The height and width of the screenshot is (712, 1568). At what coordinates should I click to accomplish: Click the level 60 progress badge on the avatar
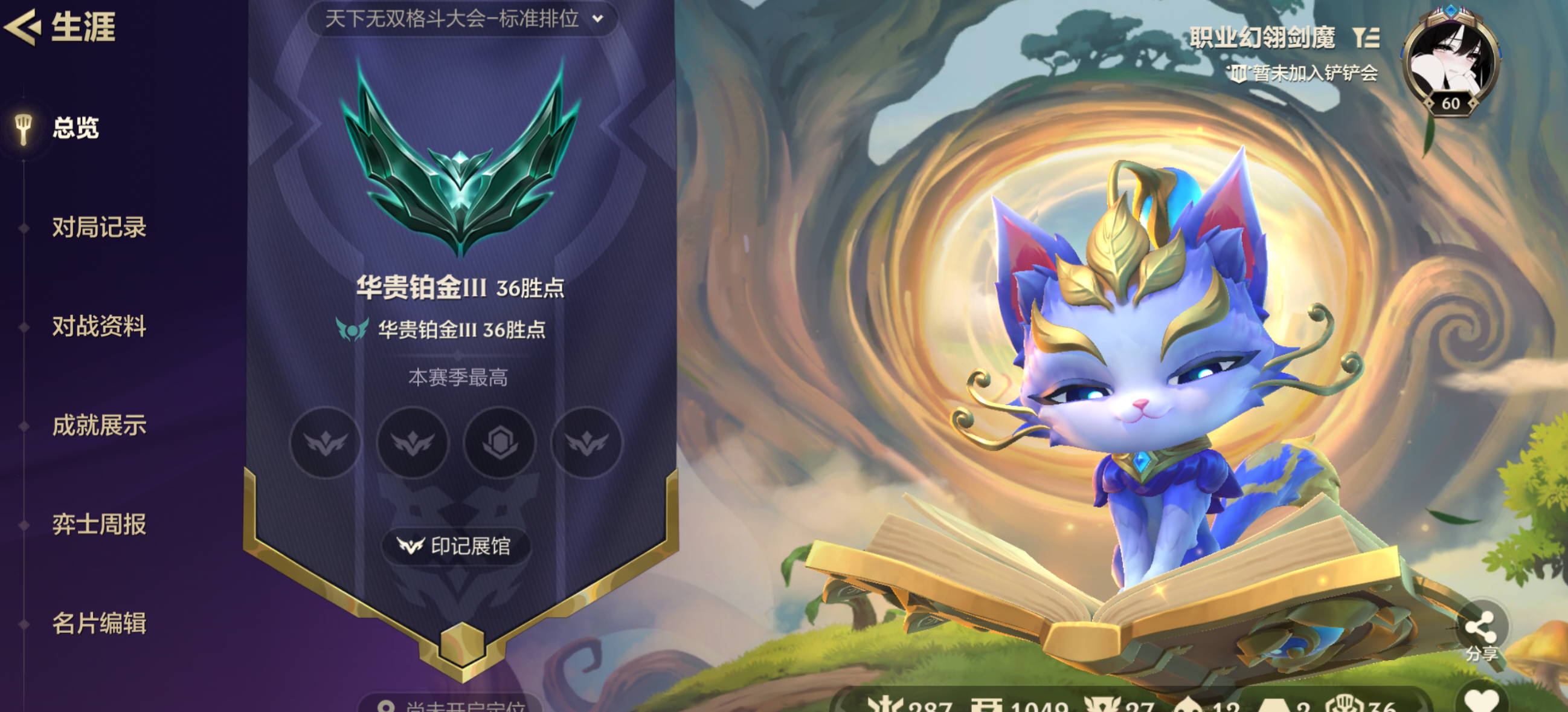1451,103
